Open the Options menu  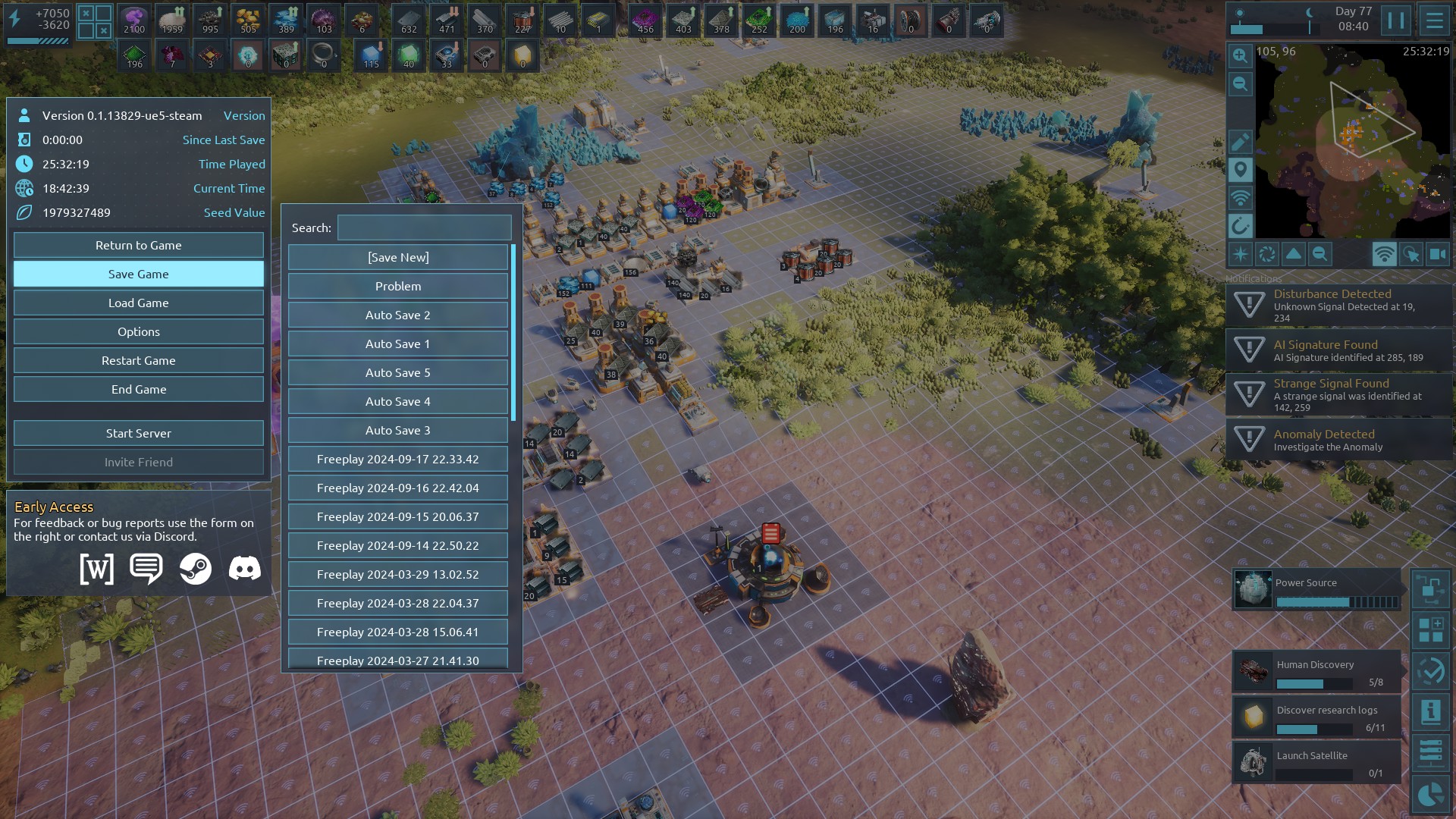tap(138, 331)
